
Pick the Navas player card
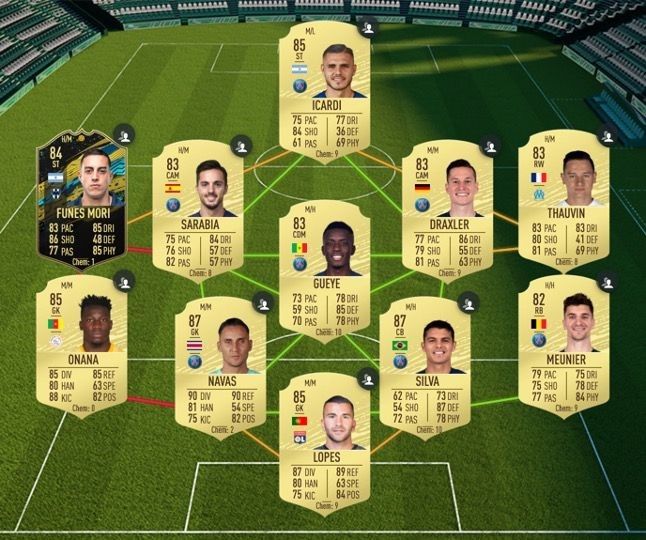point(220,360)
